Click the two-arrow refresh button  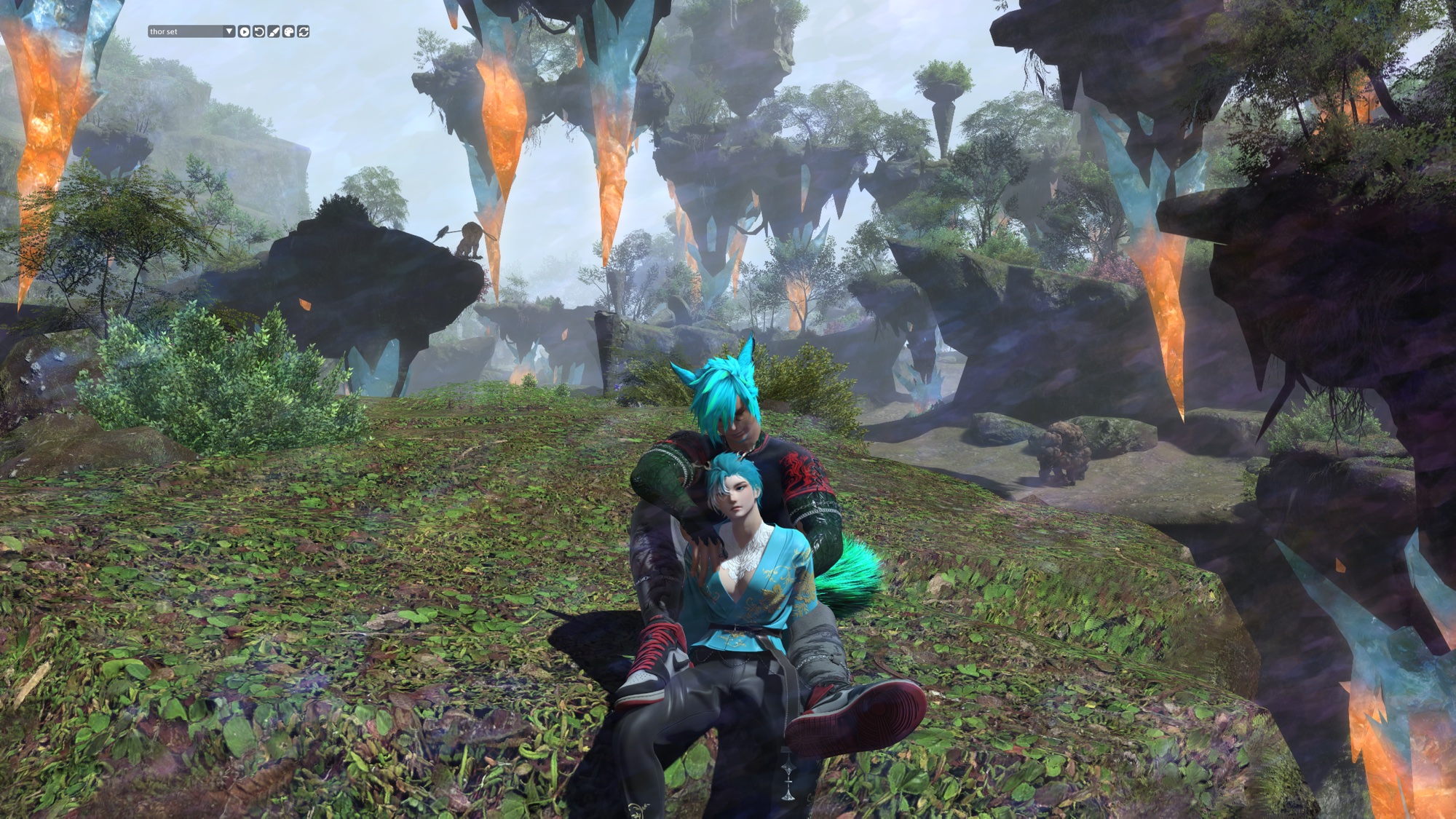coord(304,32)
